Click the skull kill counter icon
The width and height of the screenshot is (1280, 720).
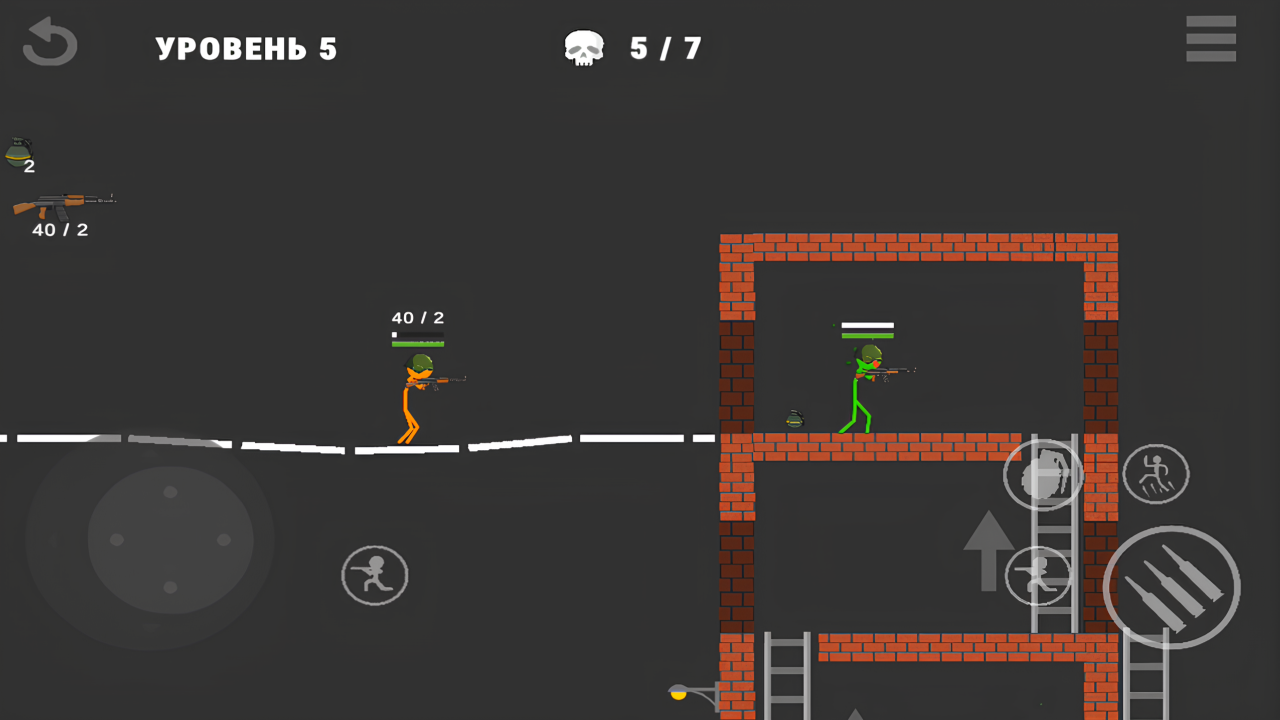coord(584,46)
